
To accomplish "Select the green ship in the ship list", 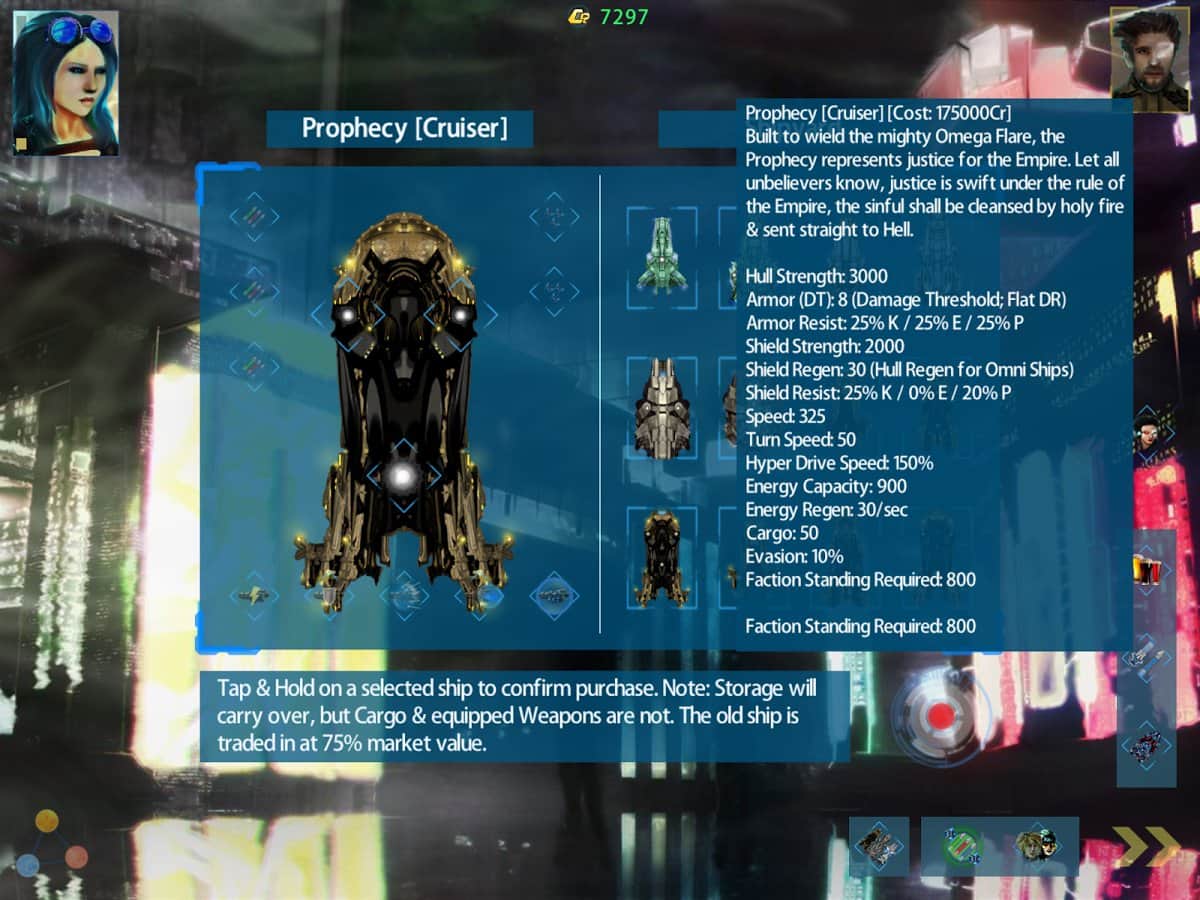I will (661, 255).
